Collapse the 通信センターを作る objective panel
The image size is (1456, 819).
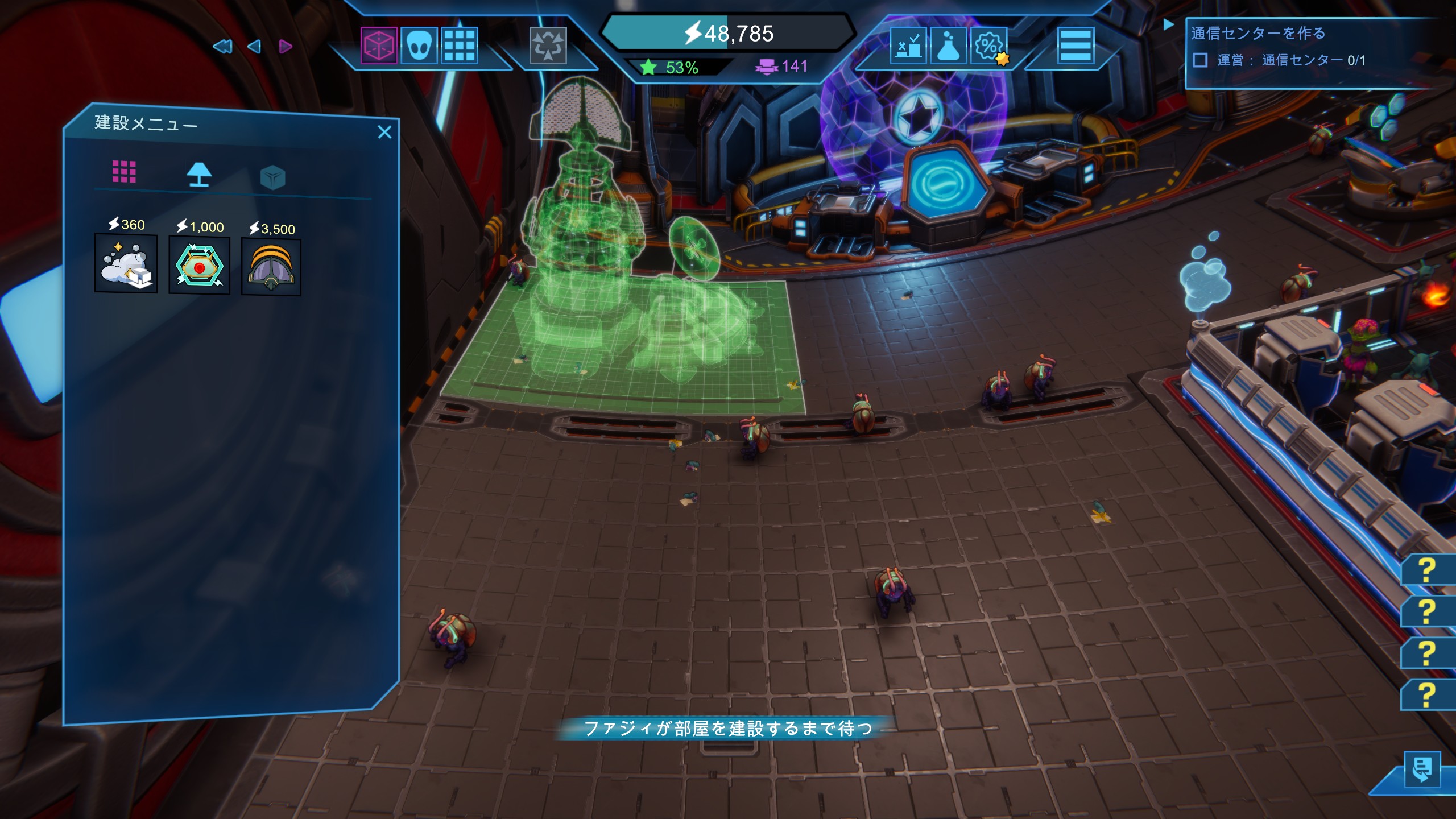1168,24
